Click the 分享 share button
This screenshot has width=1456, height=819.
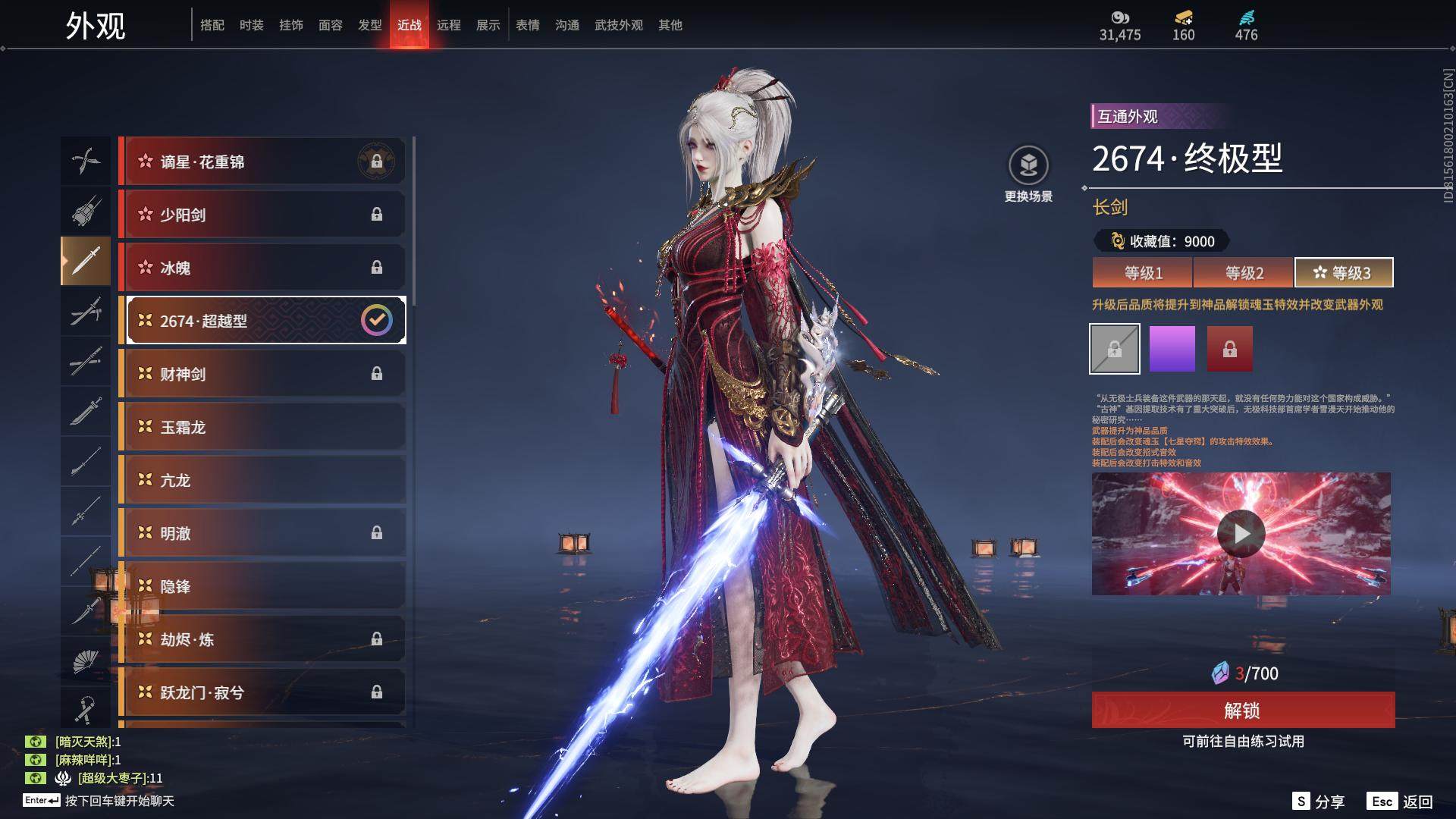pyautogui.click(x=1319, y=802)
